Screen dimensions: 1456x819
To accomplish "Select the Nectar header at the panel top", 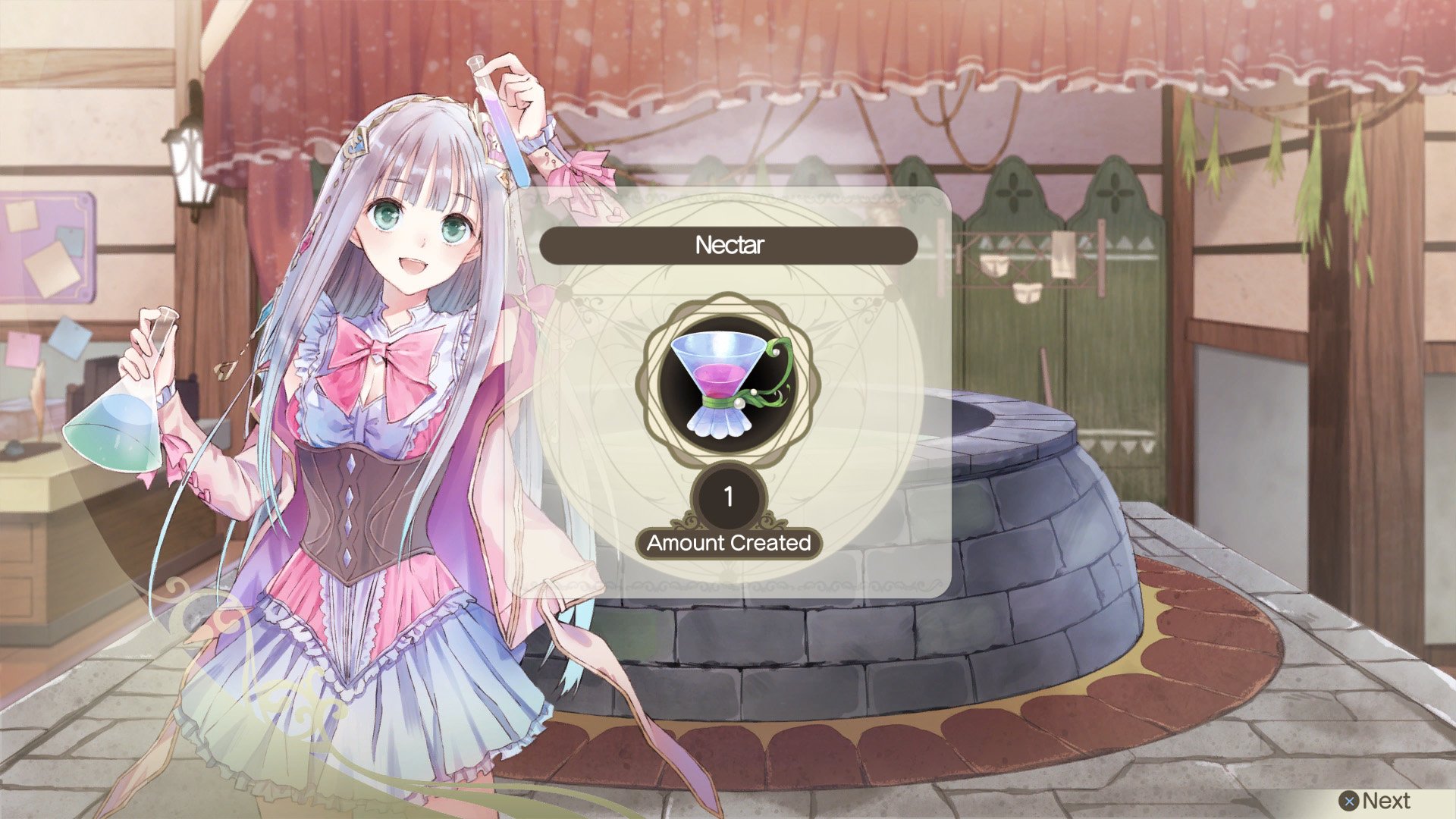I will 728,244.
